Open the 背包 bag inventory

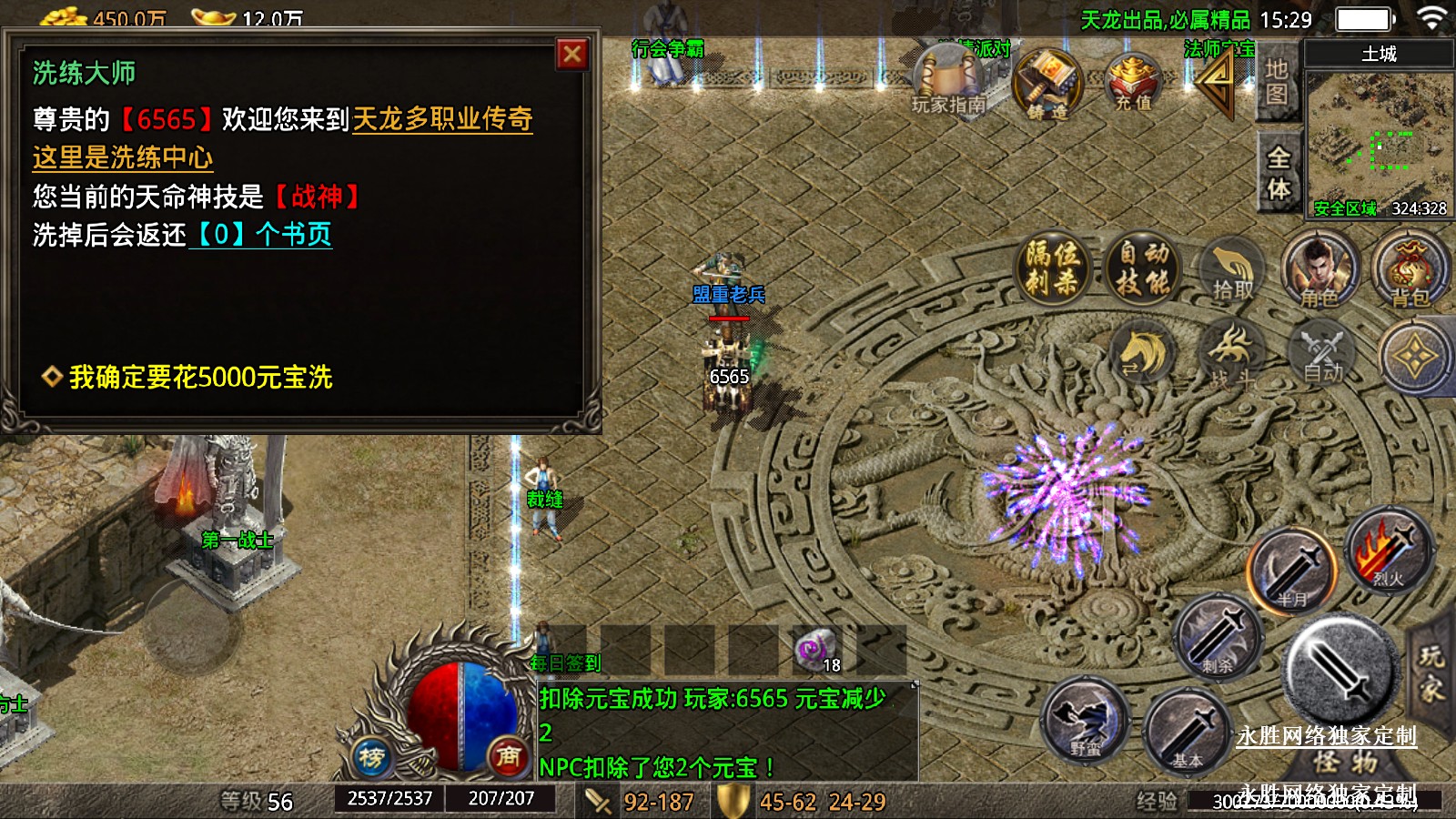[x=1409, y=270]
